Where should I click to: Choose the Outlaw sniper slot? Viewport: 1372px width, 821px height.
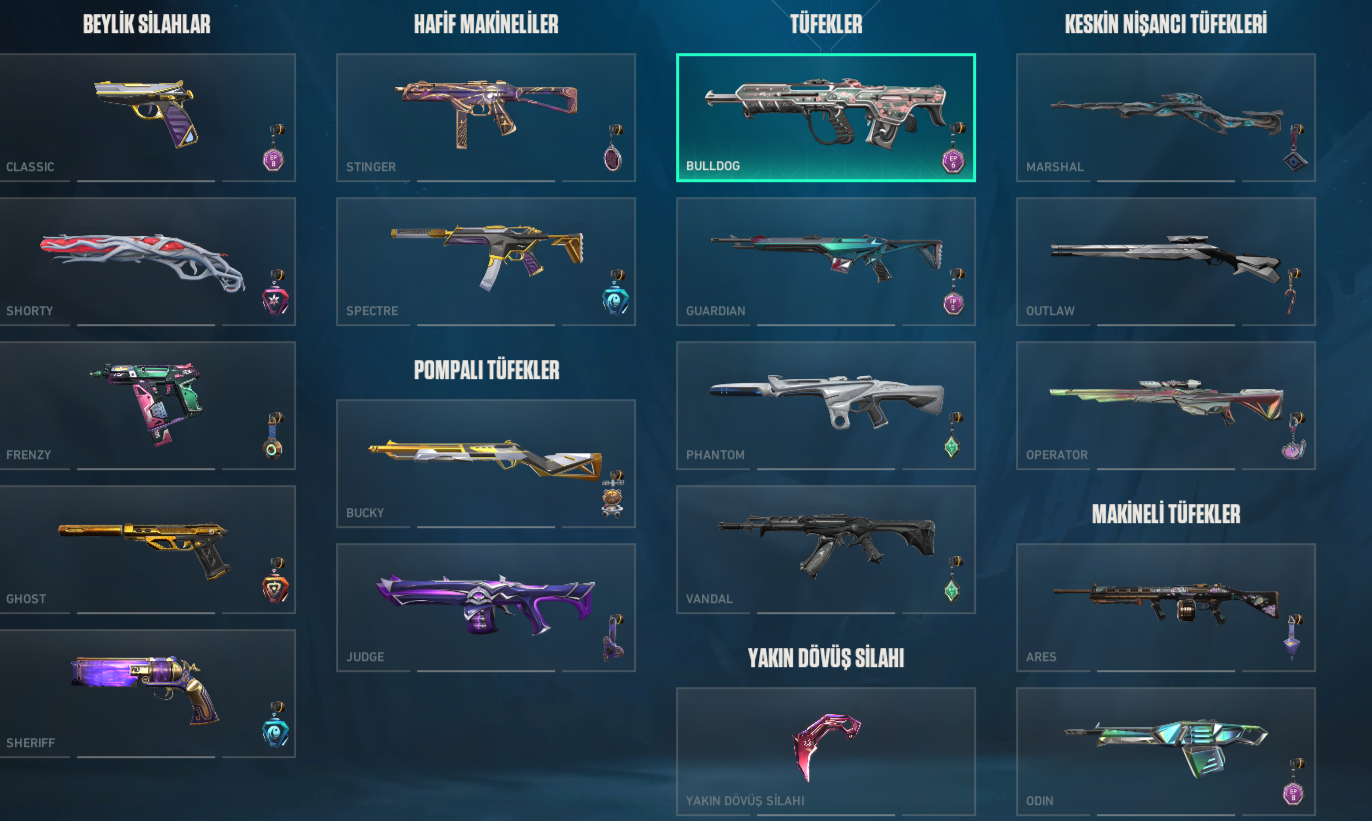(1166, 260)
